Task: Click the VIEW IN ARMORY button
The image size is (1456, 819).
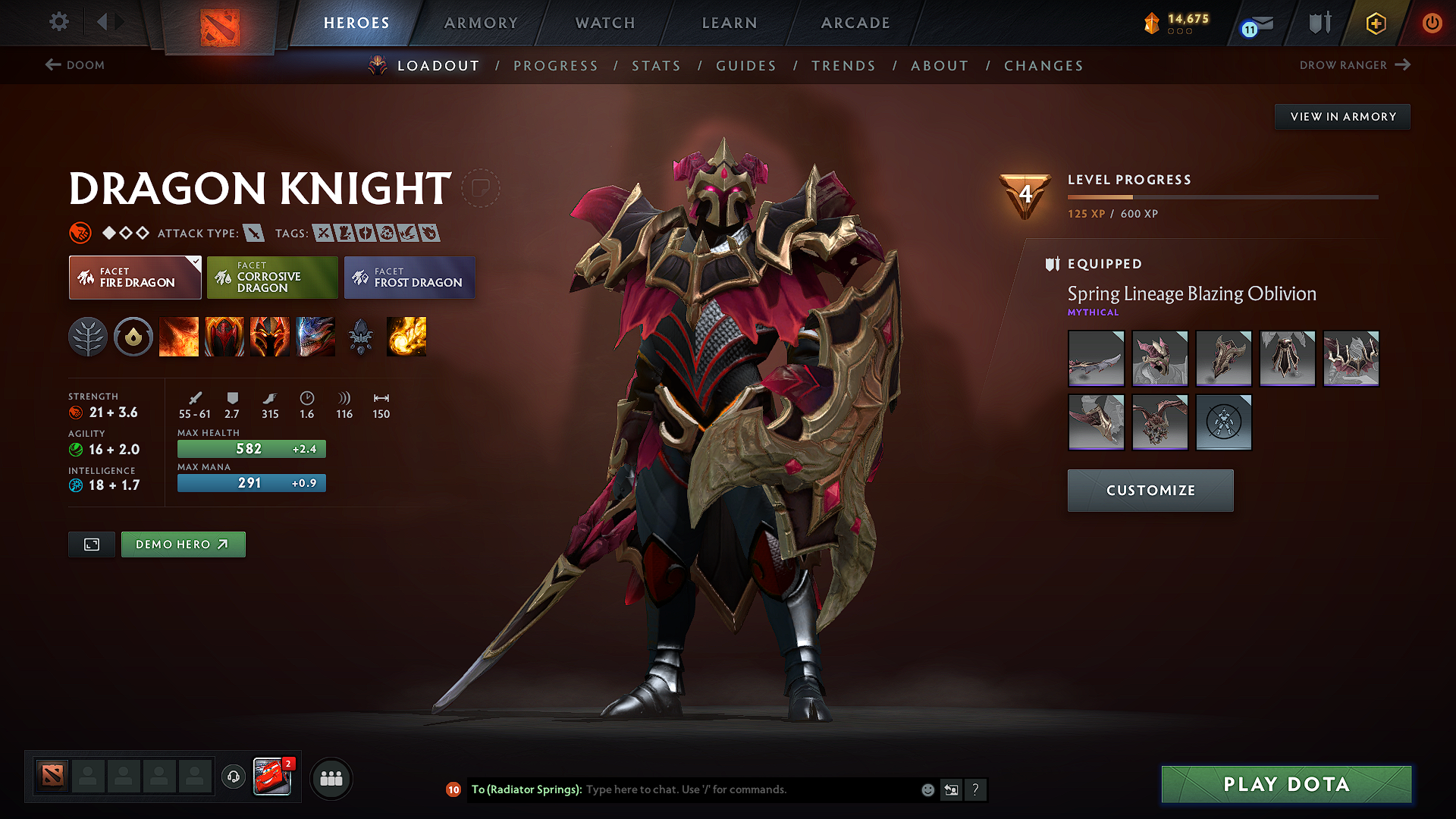Action: point(1342,116)
